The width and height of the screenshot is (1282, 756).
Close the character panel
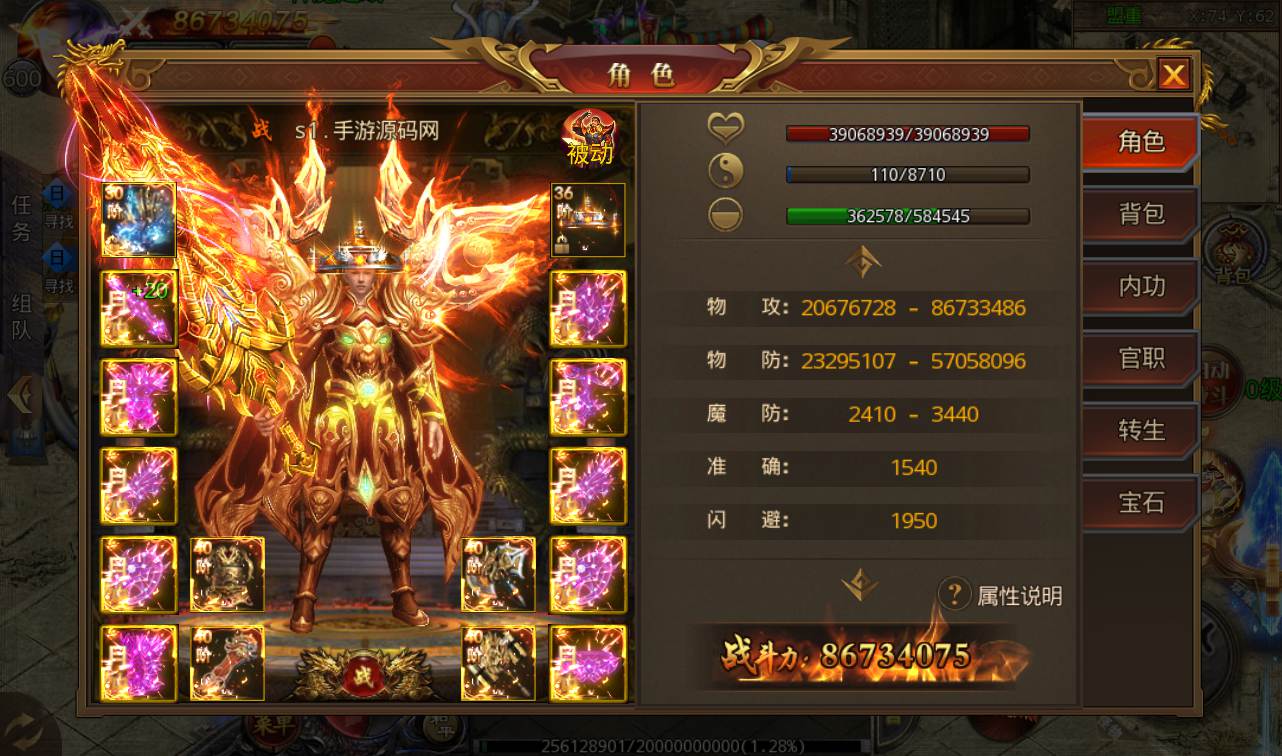coord(1173,75)
